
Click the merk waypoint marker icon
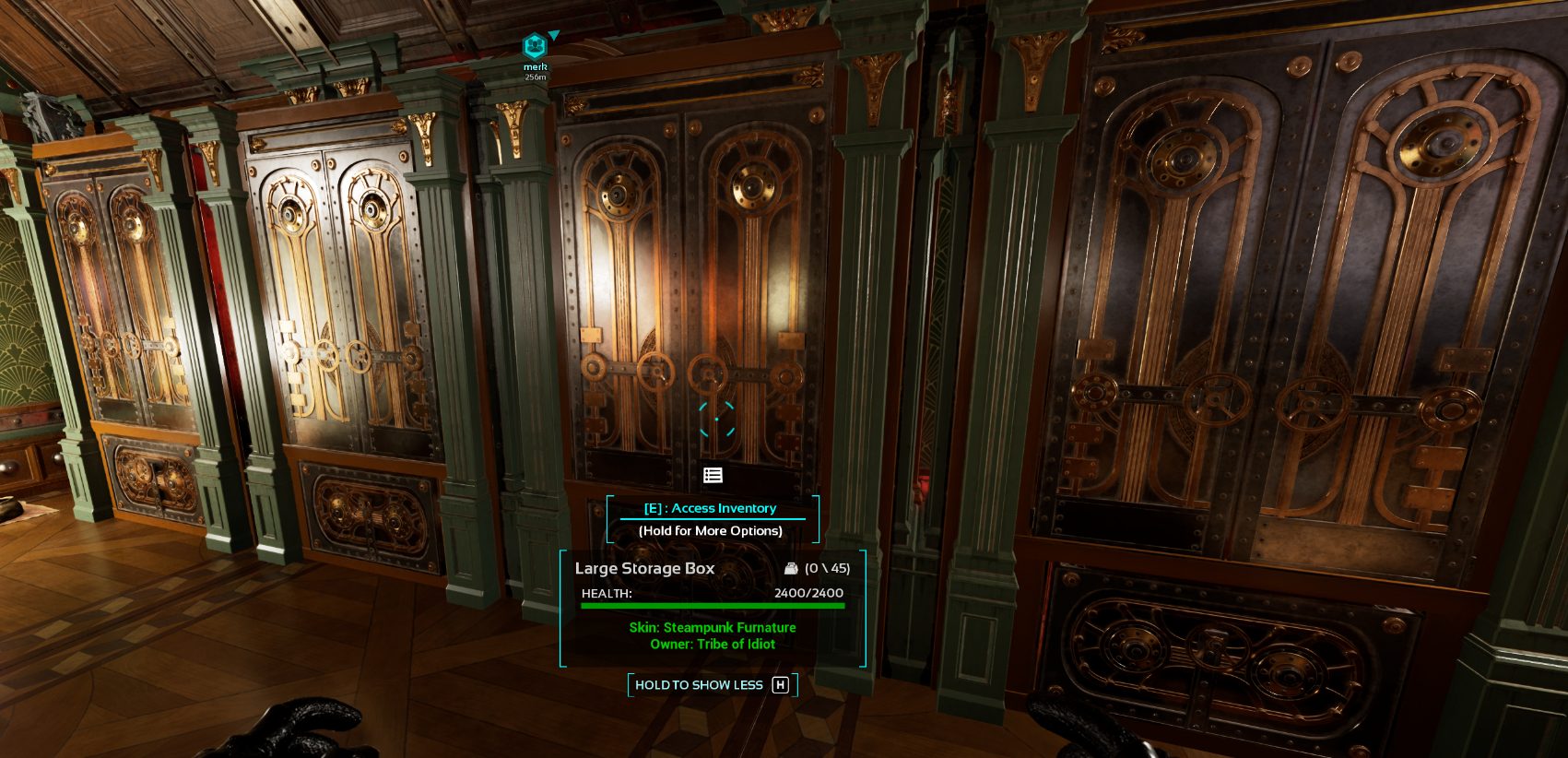(x=535, y=46)
